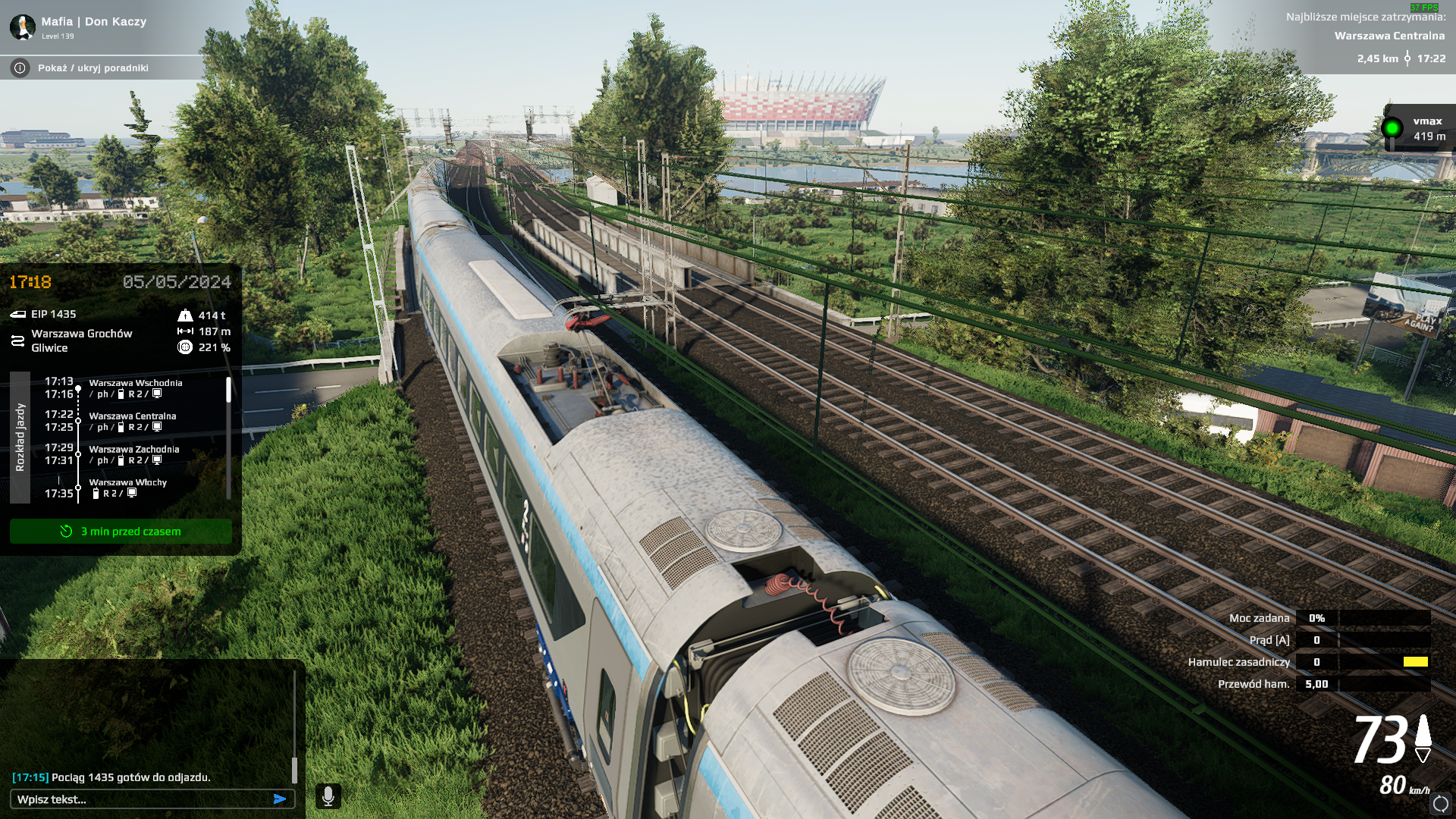This screenshot has width=1456, height=819.
Task: Open the Mafia | Don Kaczy player profile avatar
Action: (x=23, y=27)
